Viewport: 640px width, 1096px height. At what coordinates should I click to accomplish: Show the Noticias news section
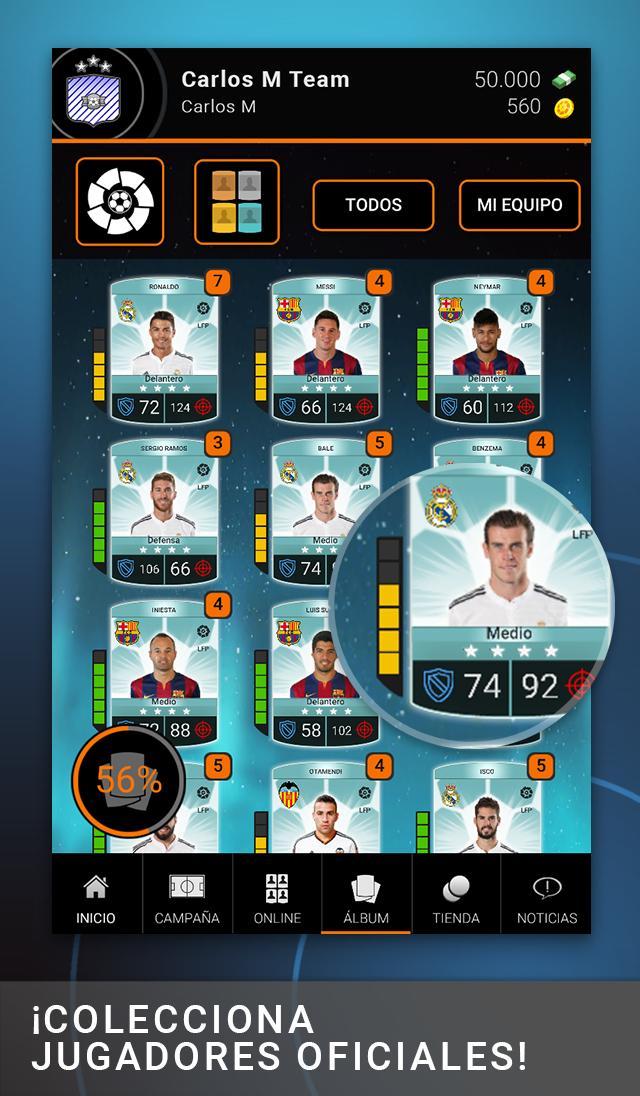pyautogui.click(x=546, y=897)
